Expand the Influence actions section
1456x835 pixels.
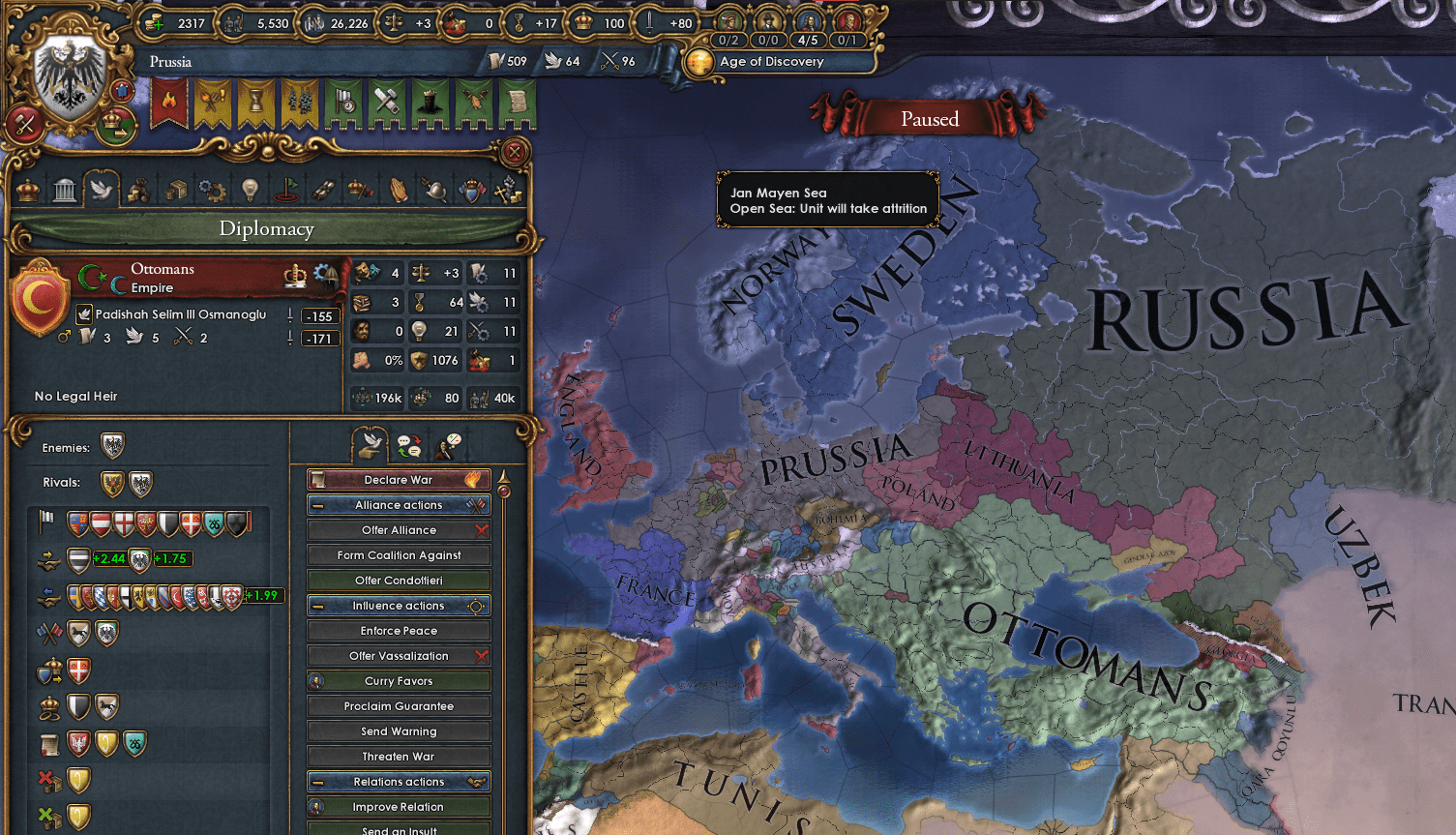coord(398,605)
